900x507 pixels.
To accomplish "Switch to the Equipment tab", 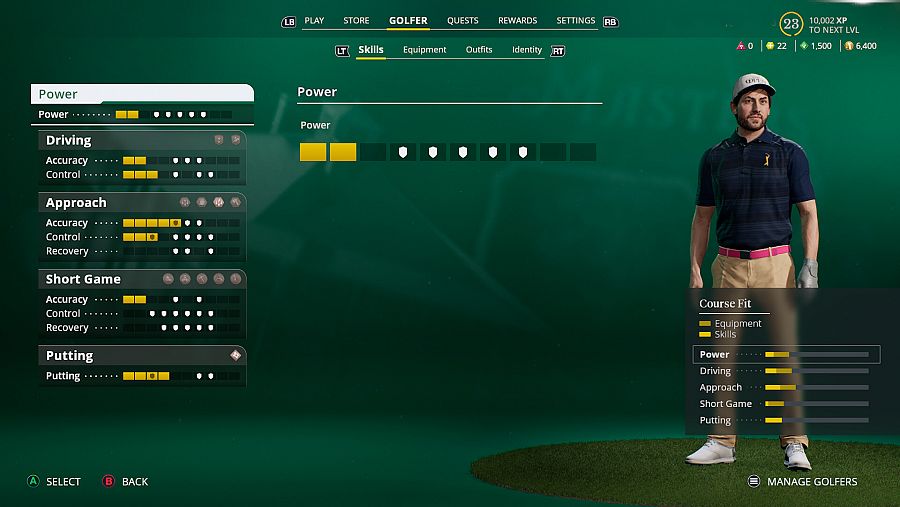I will click(x=424, y=50).
